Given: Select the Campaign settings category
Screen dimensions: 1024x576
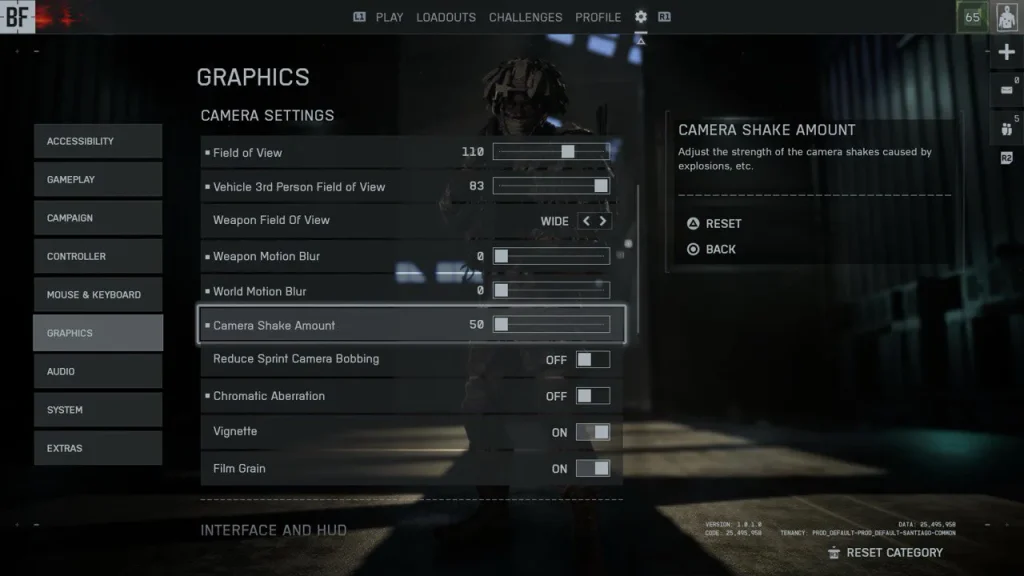Looking at the screenshot, I should [x=97, y=218].
